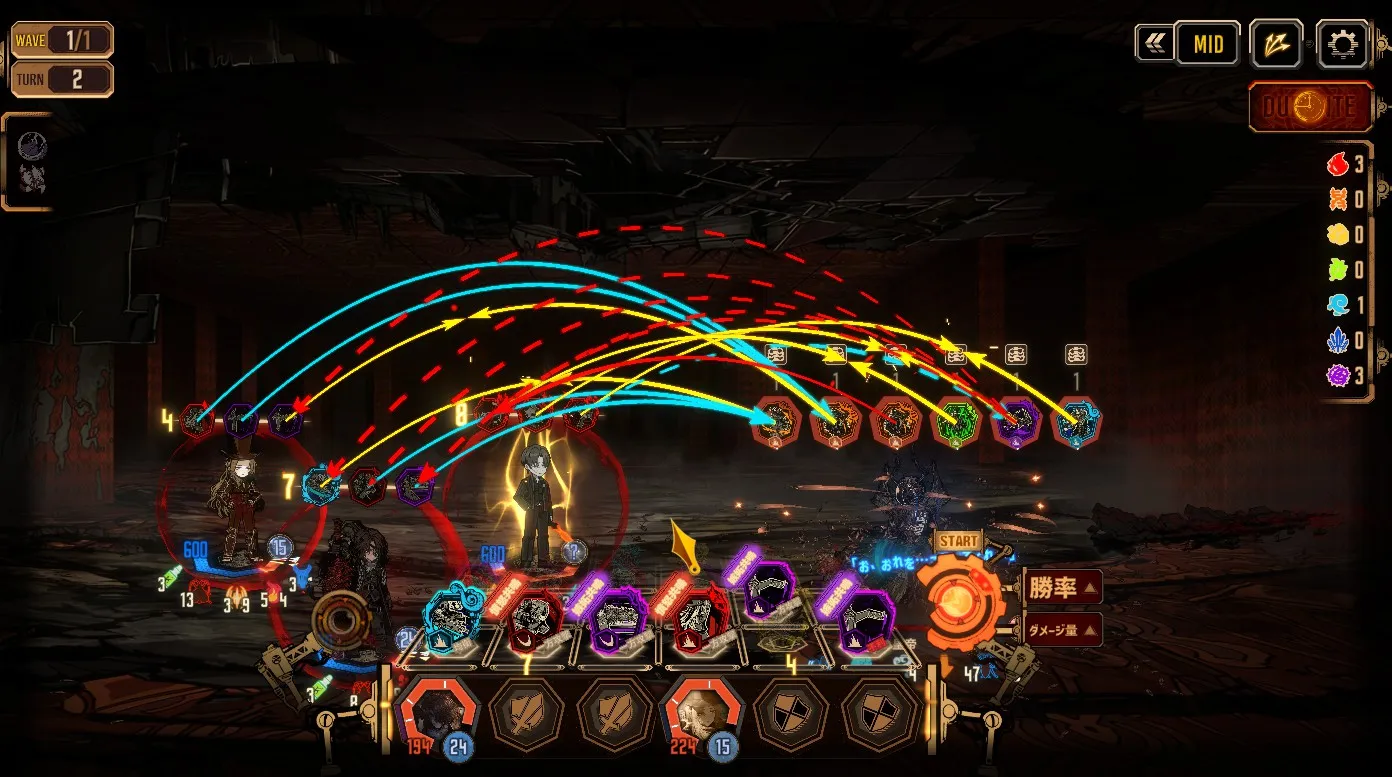Select the 勝率 win rate auto-select button
The image size is (1392, 777).
(1062, 586)
